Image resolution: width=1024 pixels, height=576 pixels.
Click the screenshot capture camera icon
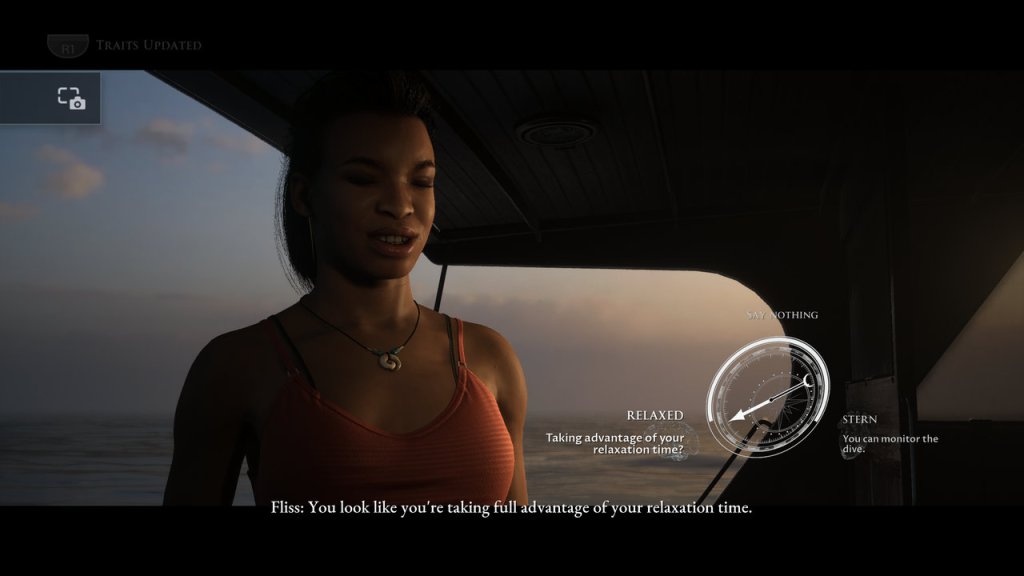71,98
